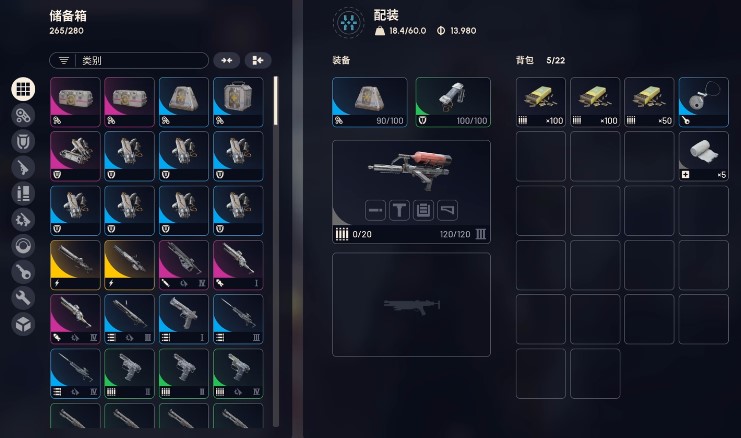The height and width of the screenshot is (438, 741).
Task: Open the cube materials category tab
Action: [x=23, y=323]
